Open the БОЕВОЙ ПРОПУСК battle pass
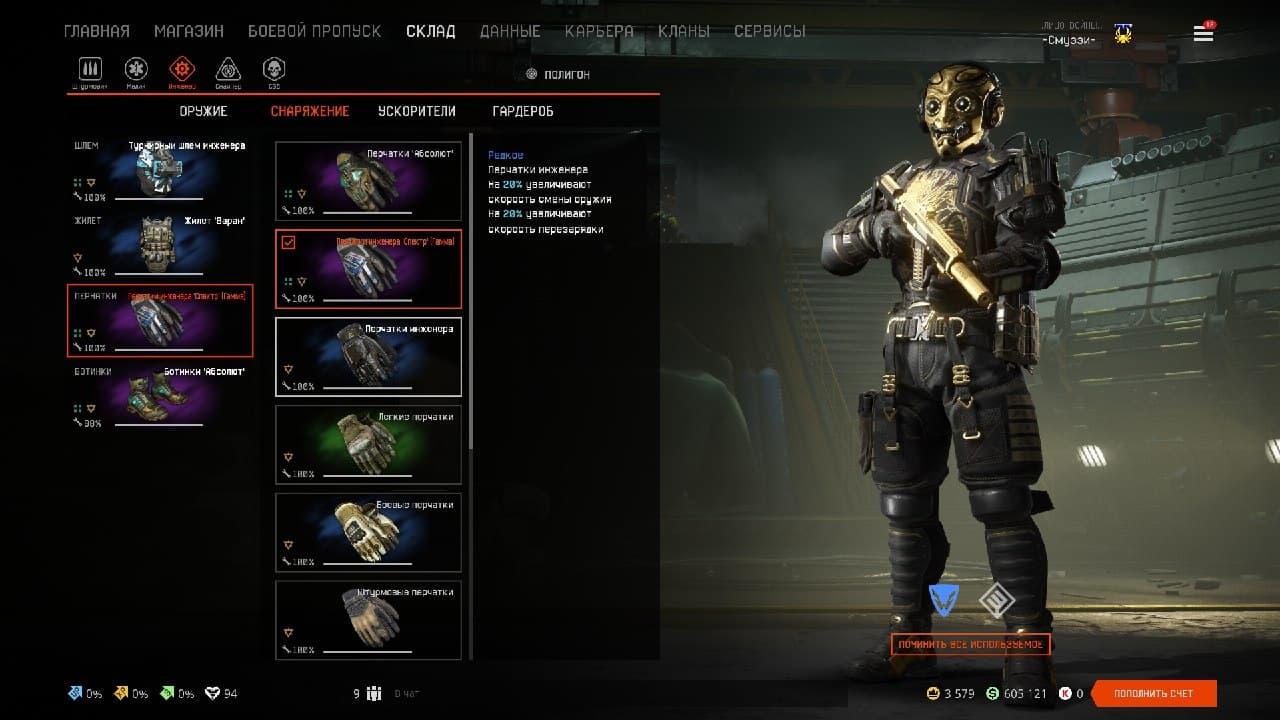Image resolution: width=1280 pixels, height=720 pixels. click(x=314, y=31)
